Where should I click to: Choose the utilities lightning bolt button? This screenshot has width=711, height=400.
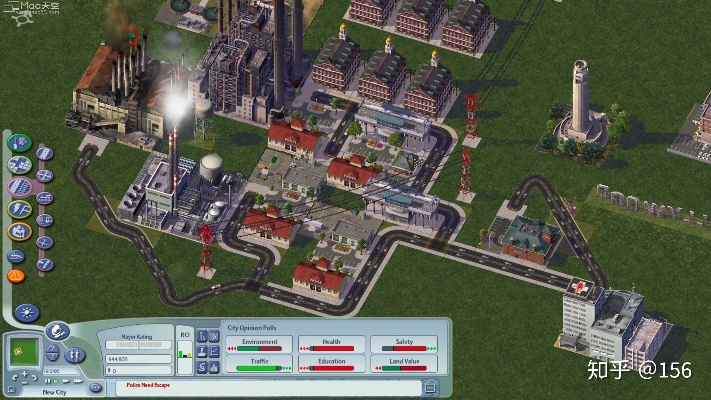click(18, 209)
